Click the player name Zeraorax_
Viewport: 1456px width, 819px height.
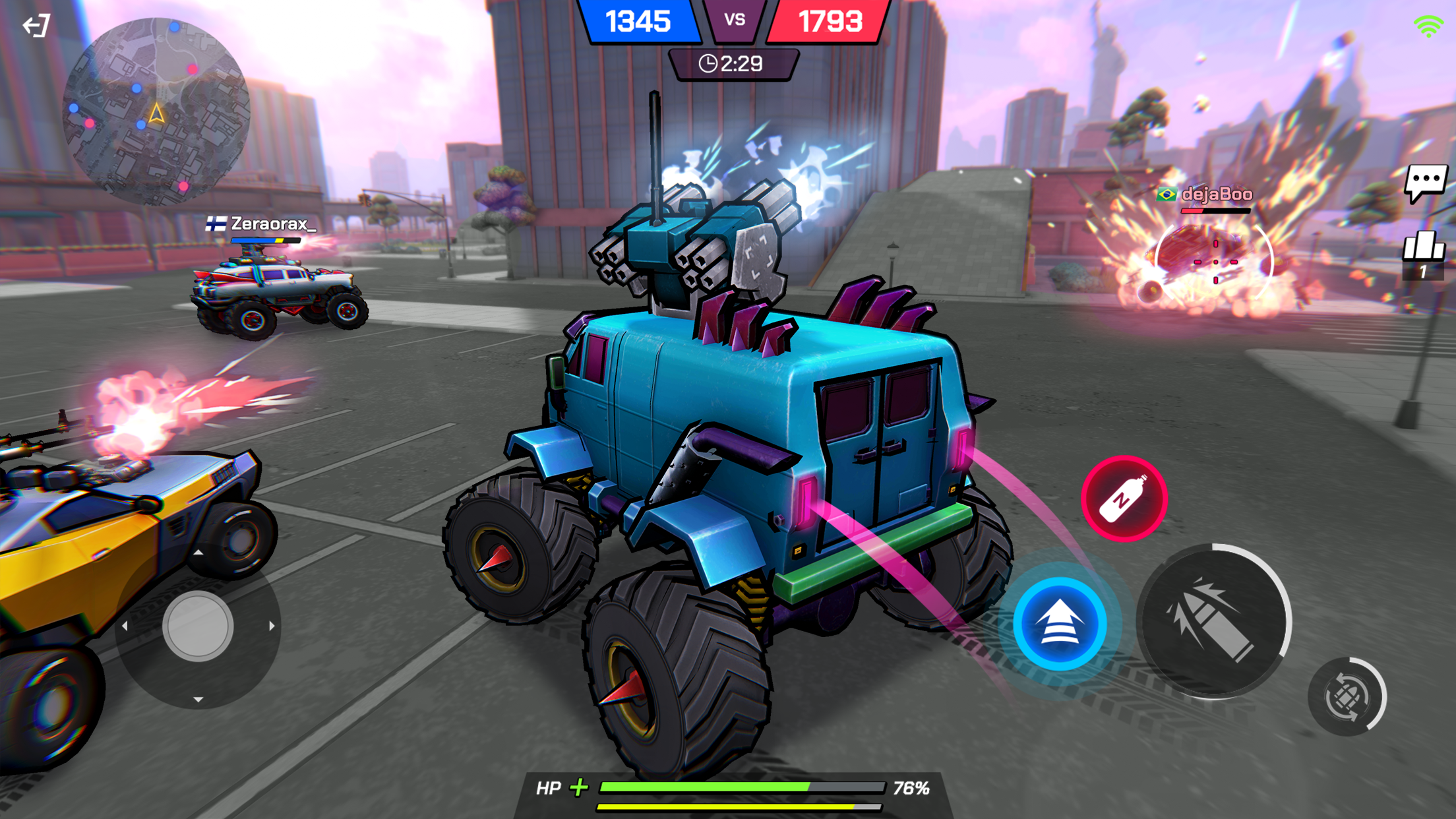274,224
